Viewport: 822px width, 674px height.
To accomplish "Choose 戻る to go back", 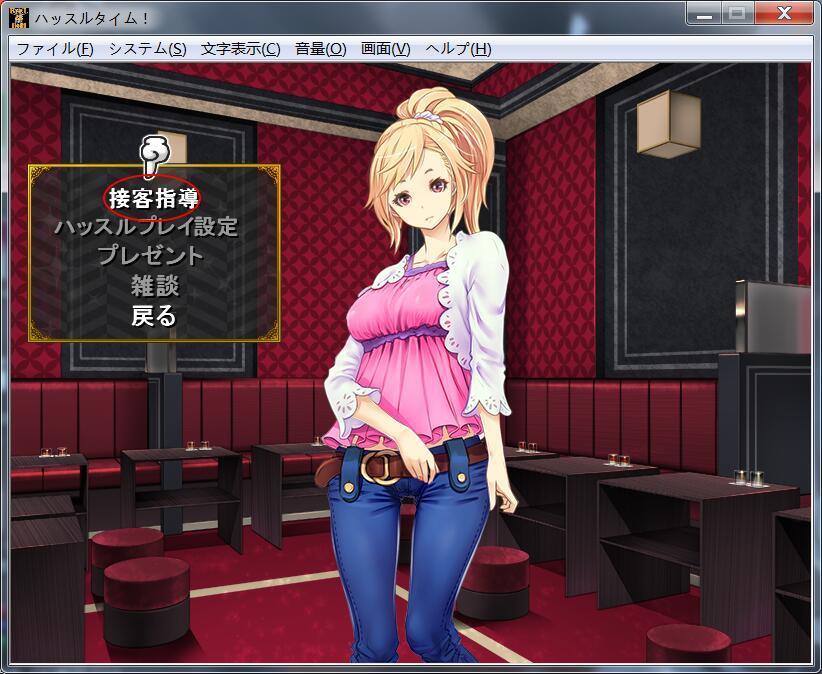I will tap(154, 316).
